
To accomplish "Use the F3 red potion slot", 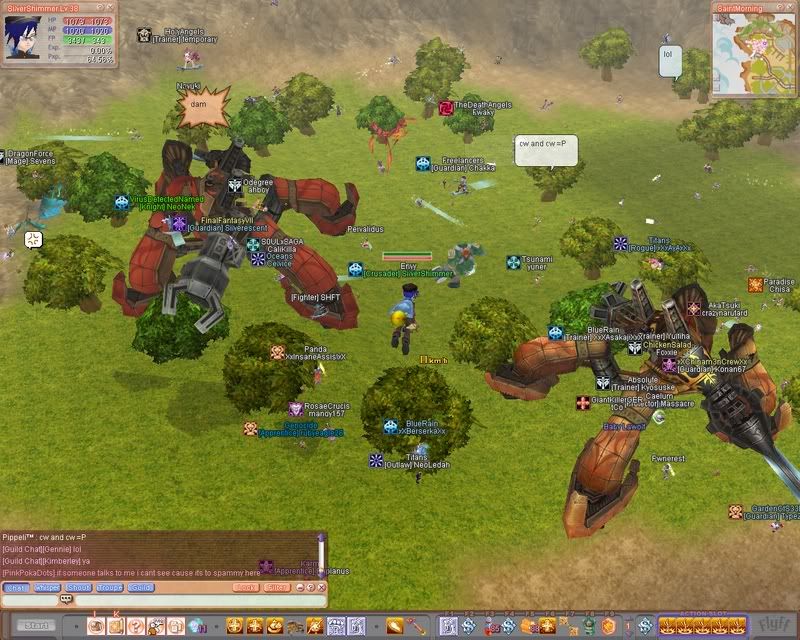I will [x=492, y=626].
